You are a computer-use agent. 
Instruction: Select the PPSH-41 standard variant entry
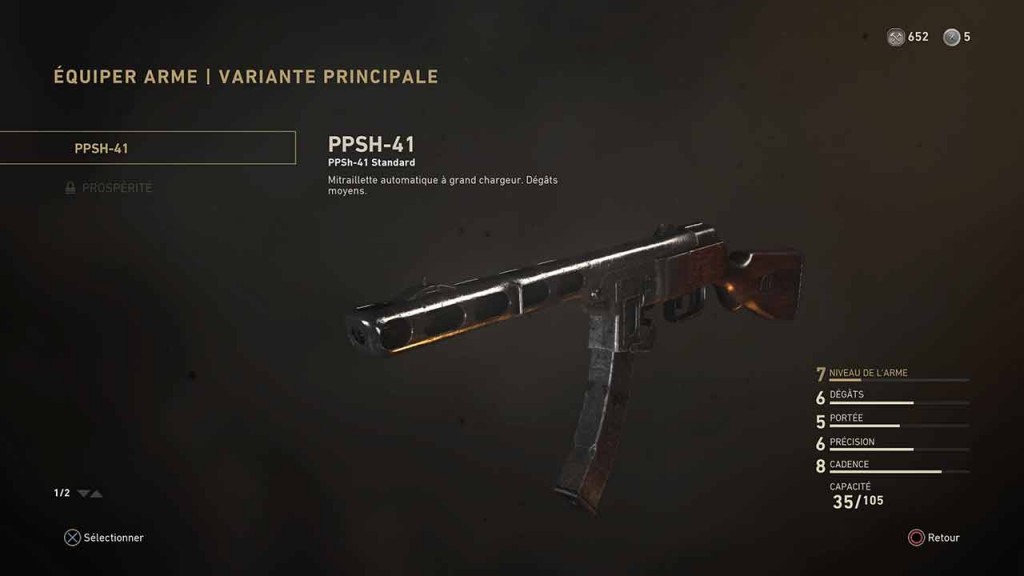click(x=148, y=148)
